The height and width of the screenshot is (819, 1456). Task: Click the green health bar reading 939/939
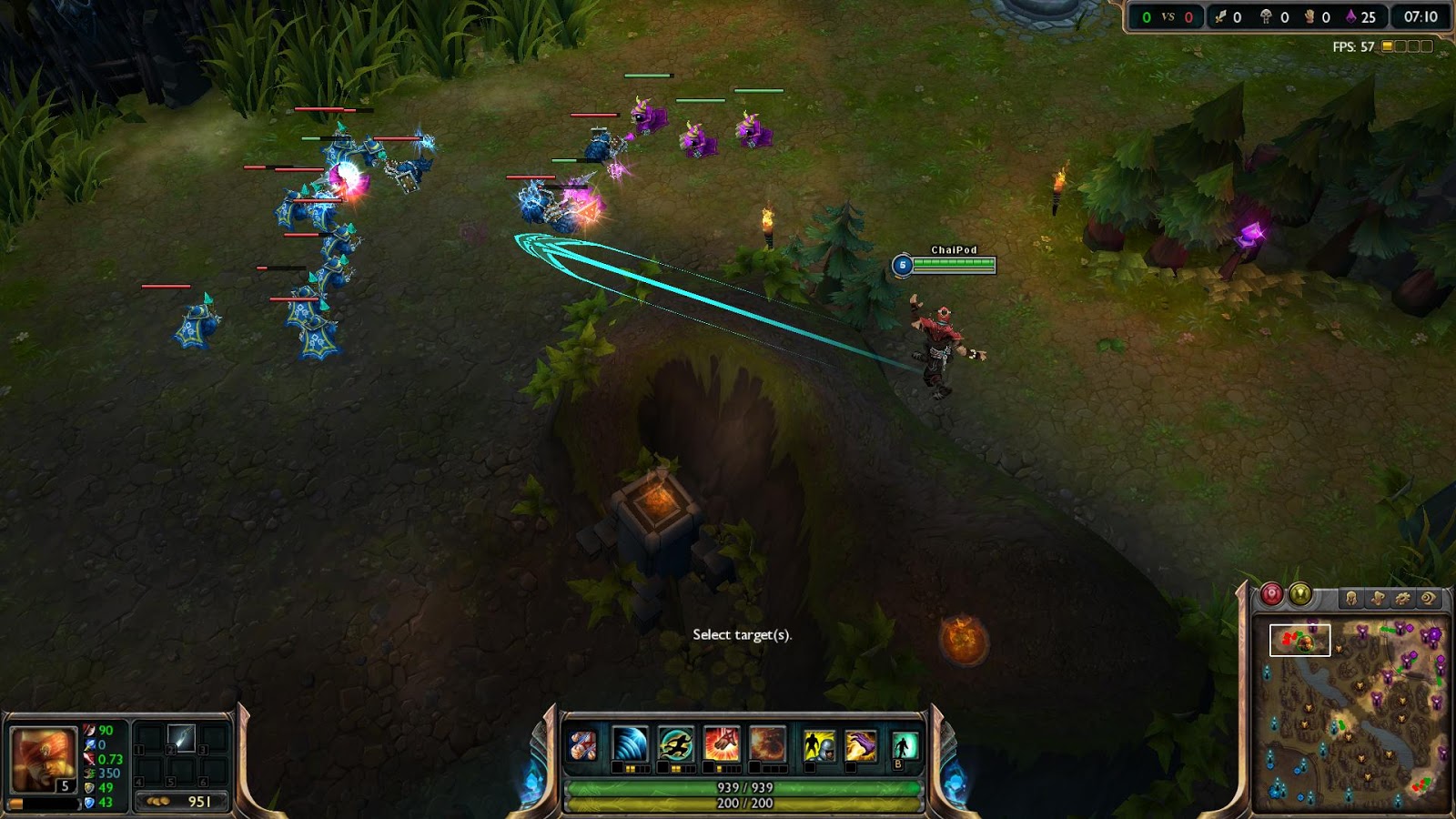(x=746, y=788)
